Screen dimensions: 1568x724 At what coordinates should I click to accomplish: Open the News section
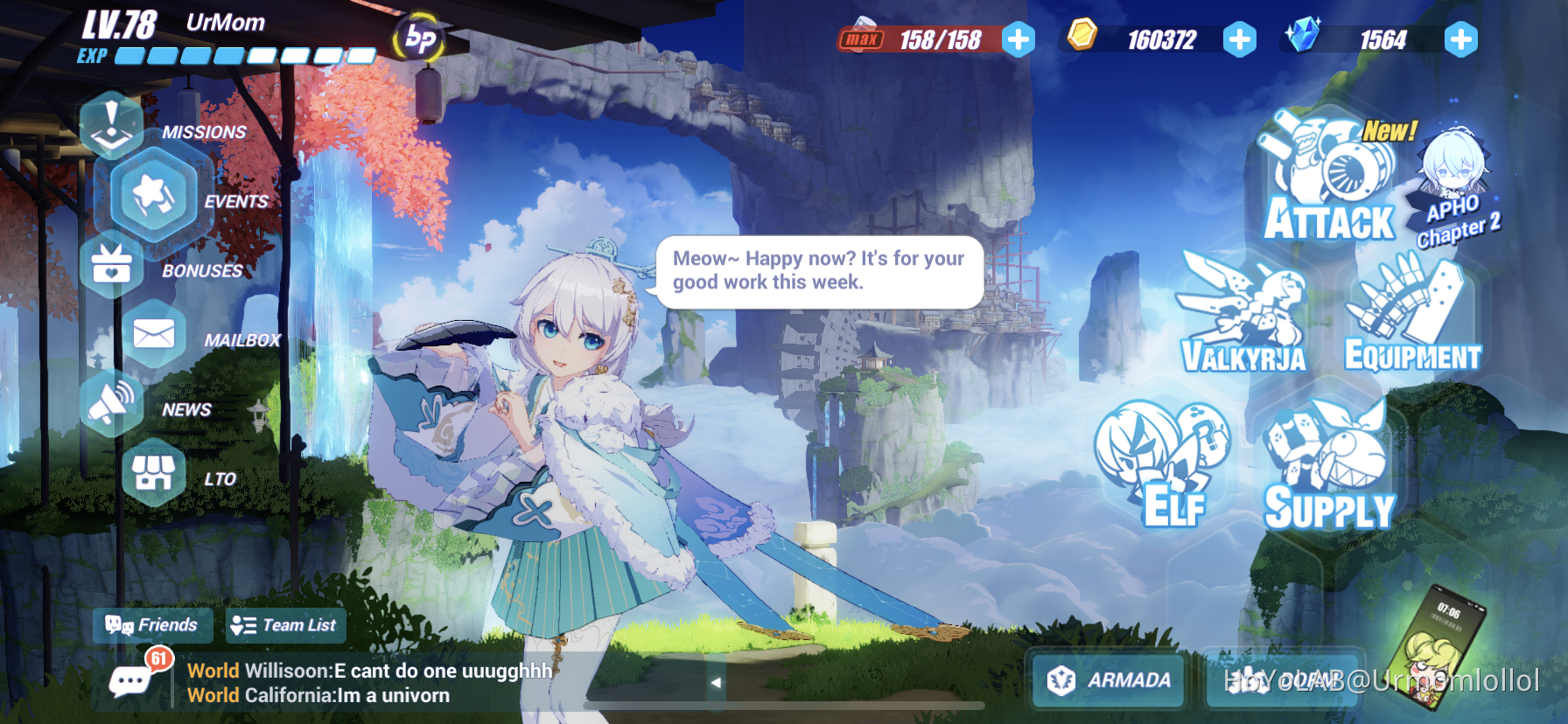[x=112, y=402]
